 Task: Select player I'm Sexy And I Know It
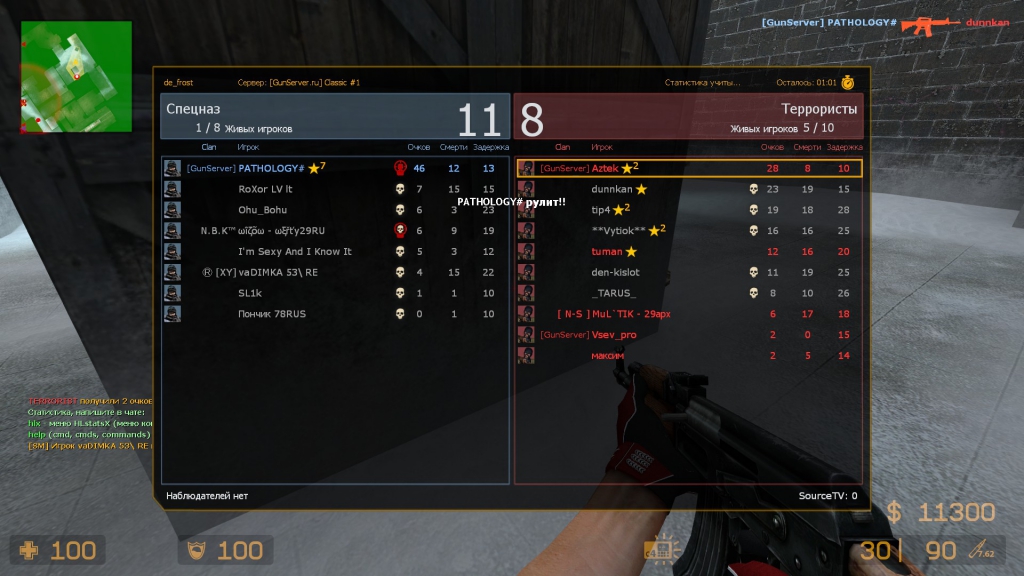click(294, 251)
